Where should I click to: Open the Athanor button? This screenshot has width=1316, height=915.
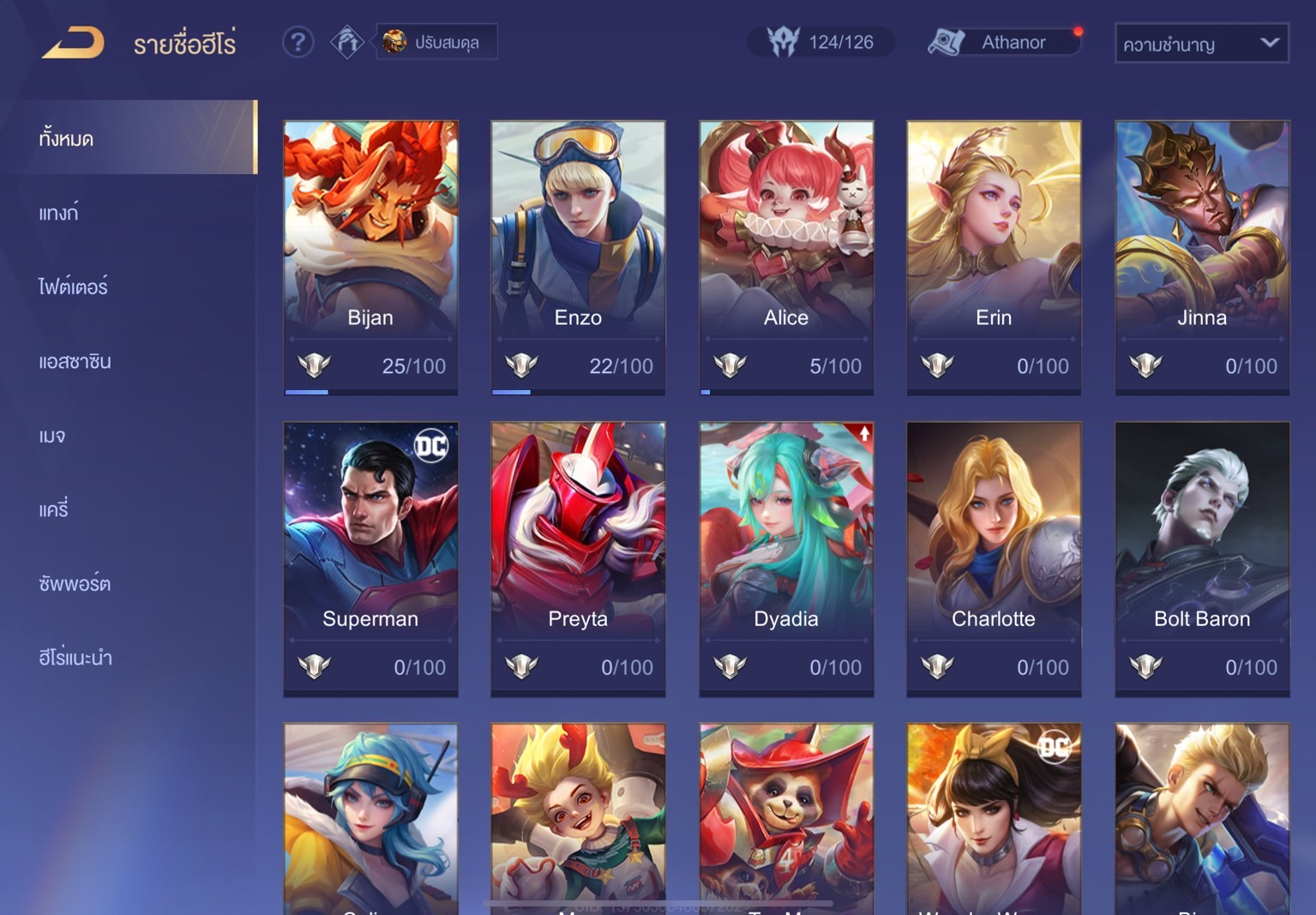coord(1003,42)
